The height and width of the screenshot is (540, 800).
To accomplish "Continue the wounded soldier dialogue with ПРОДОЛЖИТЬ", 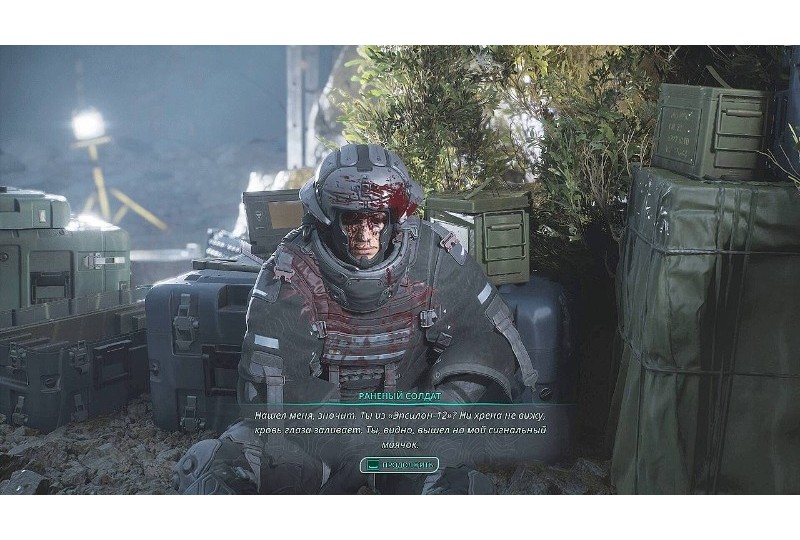I will click(399, 465).
